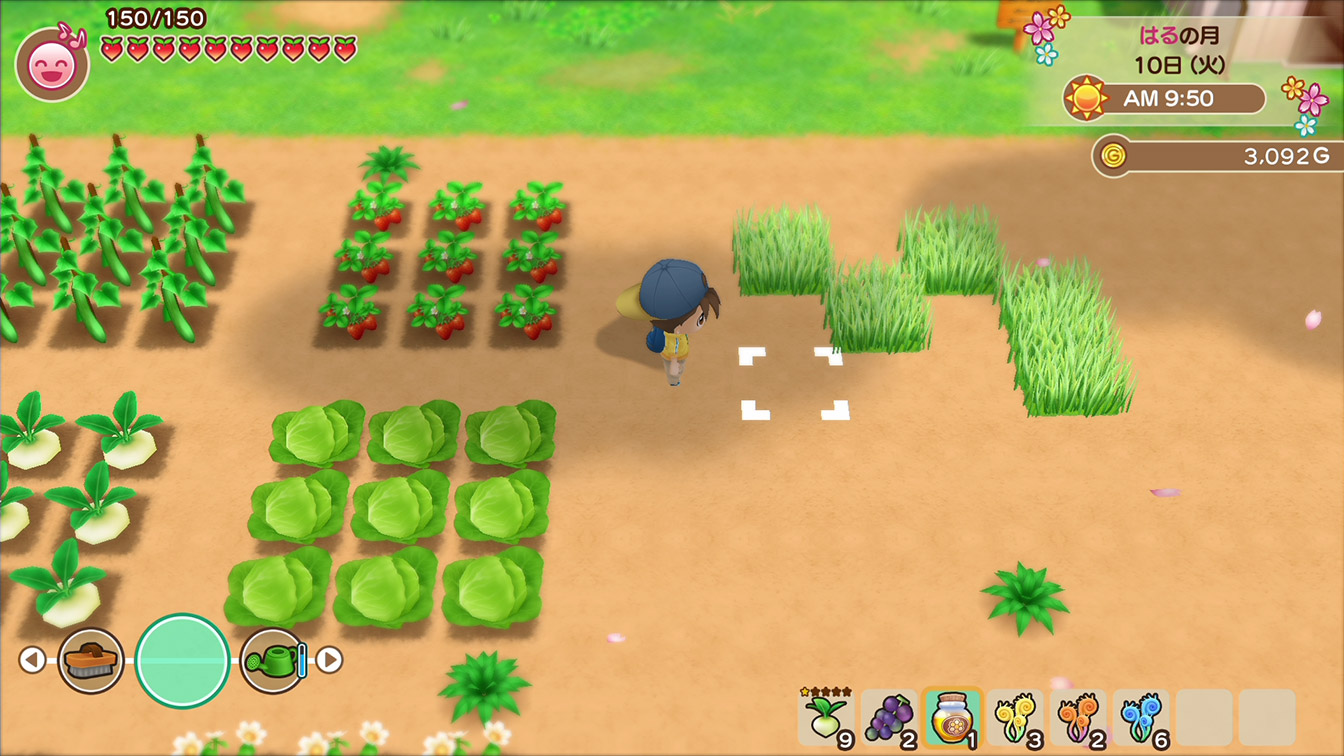Select the empty green center tool slot
1344x756 pixels.
(x=182, y=660)
